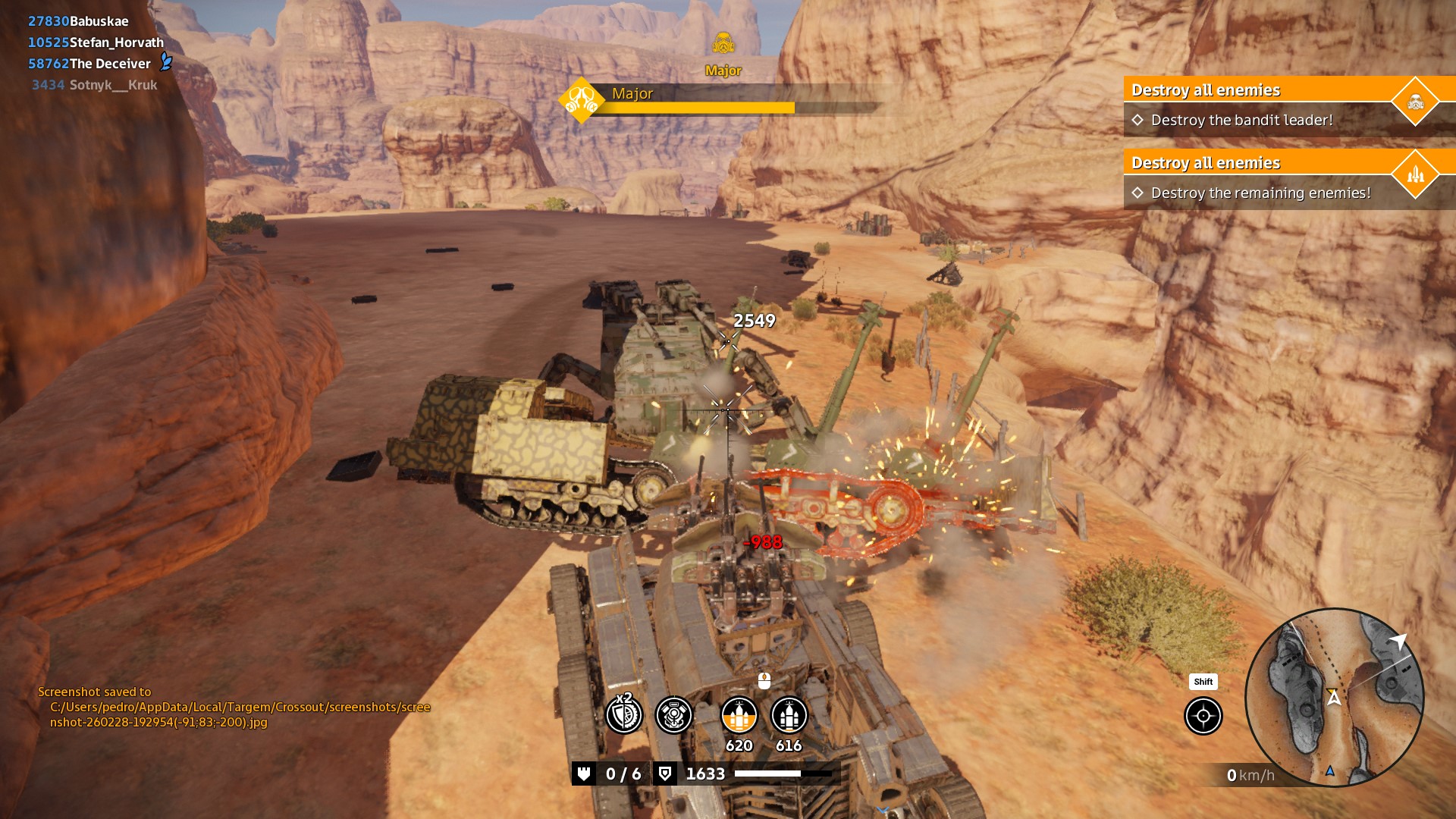Screen dimensions: 1456x819
Task: Click player Babuskae in the team list
Action: (79, 21)
